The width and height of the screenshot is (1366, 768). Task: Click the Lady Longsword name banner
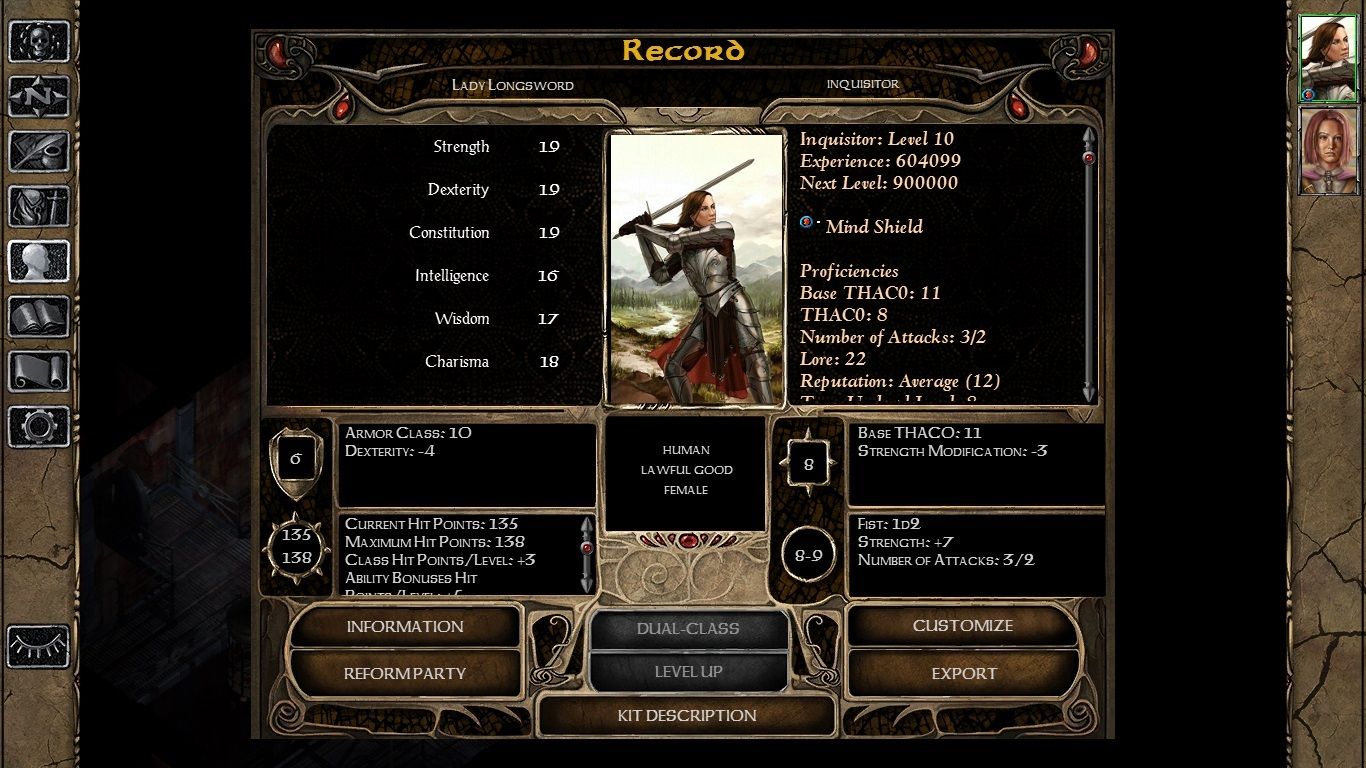pos(512,86)
